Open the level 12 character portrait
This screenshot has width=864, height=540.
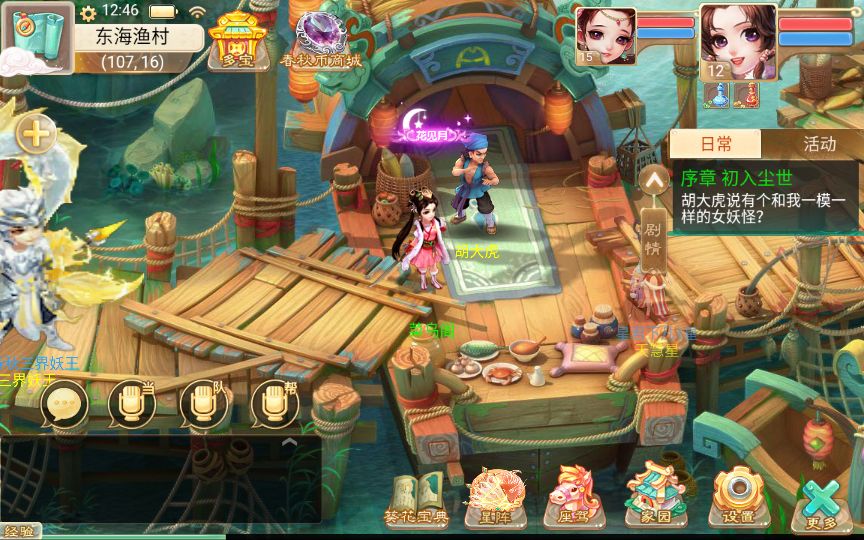tap(738, 40)
